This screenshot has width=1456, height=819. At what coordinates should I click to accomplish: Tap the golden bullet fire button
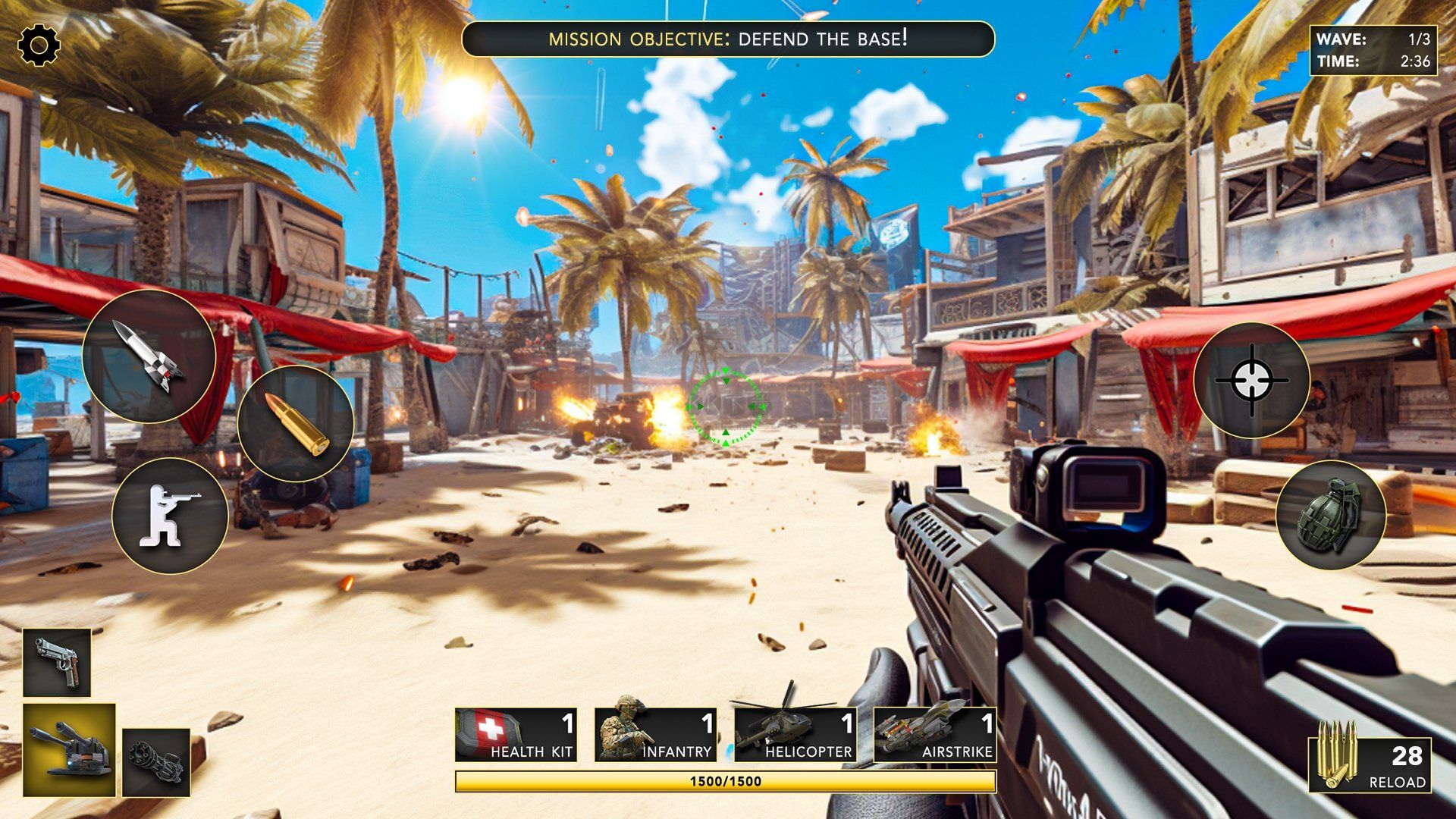295,423
